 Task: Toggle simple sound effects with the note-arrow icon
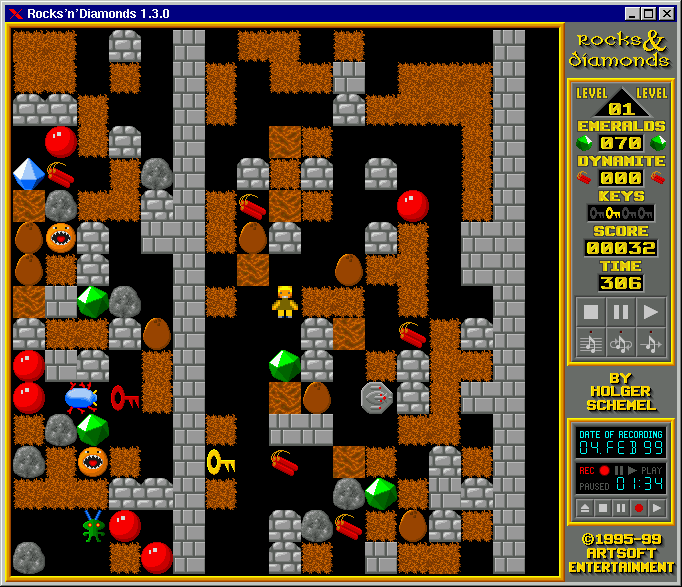coord(651,343)
